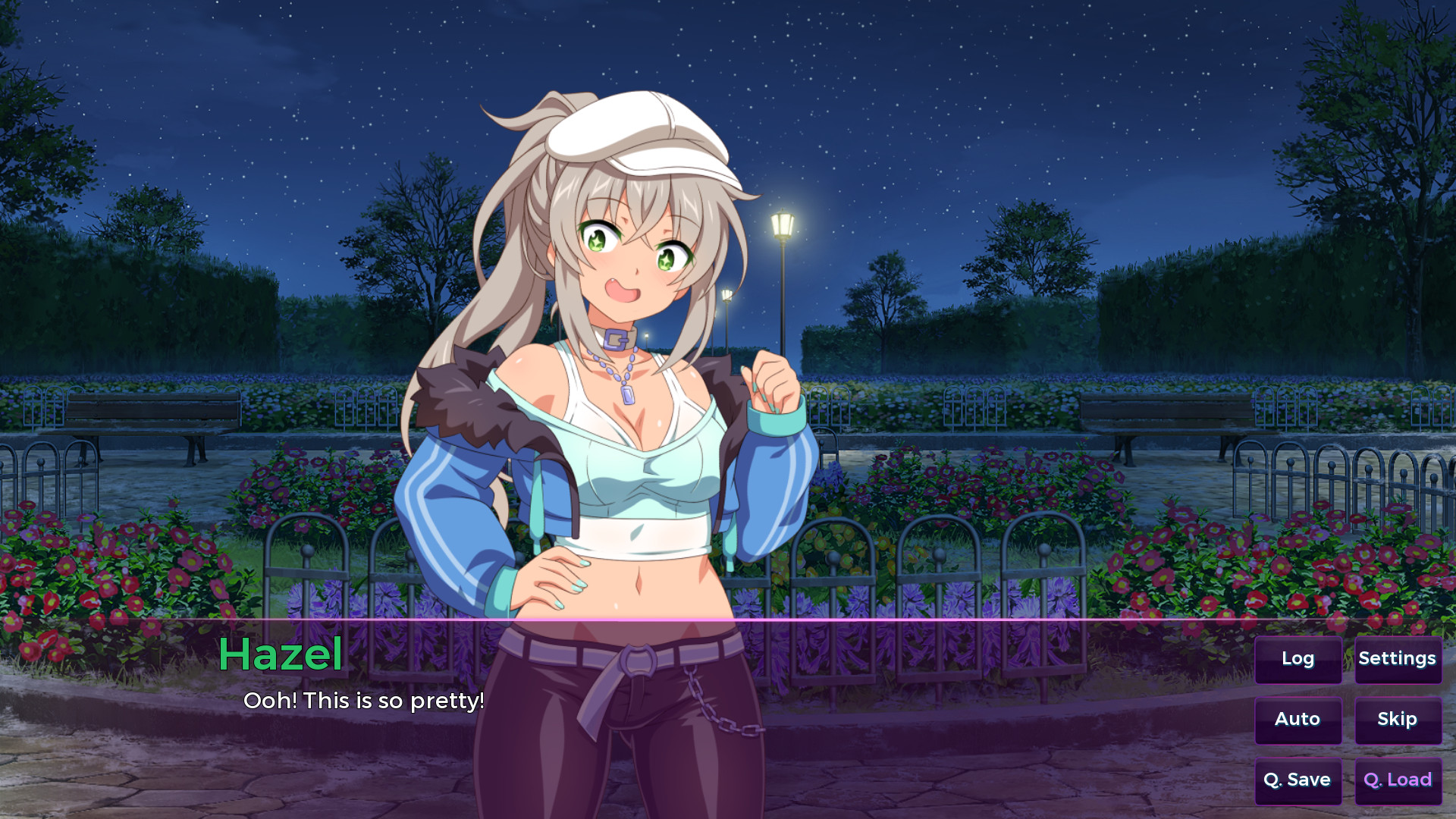
Task: Open Settings to adjust game options
Action: coord(1398,658)
